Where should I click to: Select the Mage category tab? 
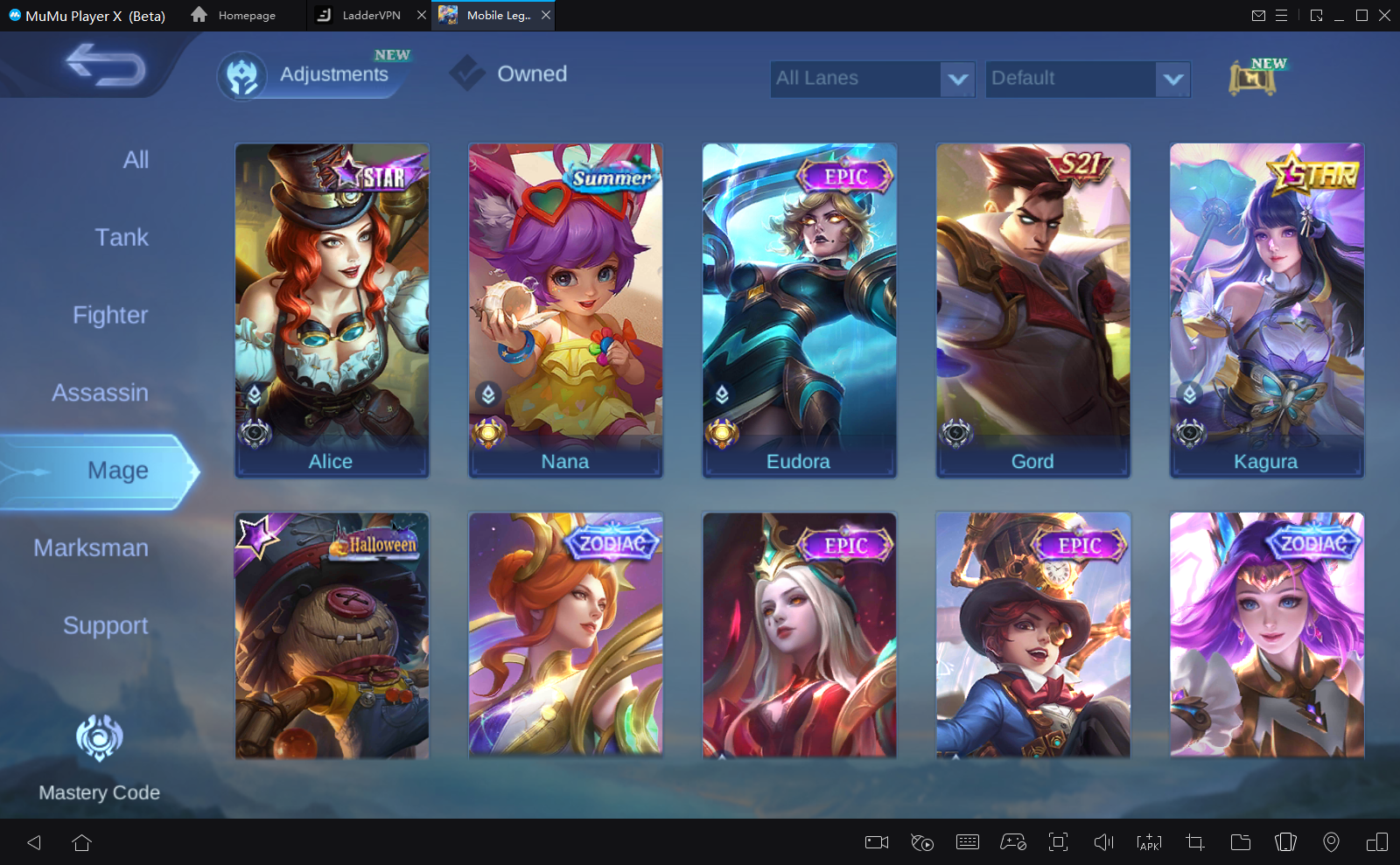117,471
